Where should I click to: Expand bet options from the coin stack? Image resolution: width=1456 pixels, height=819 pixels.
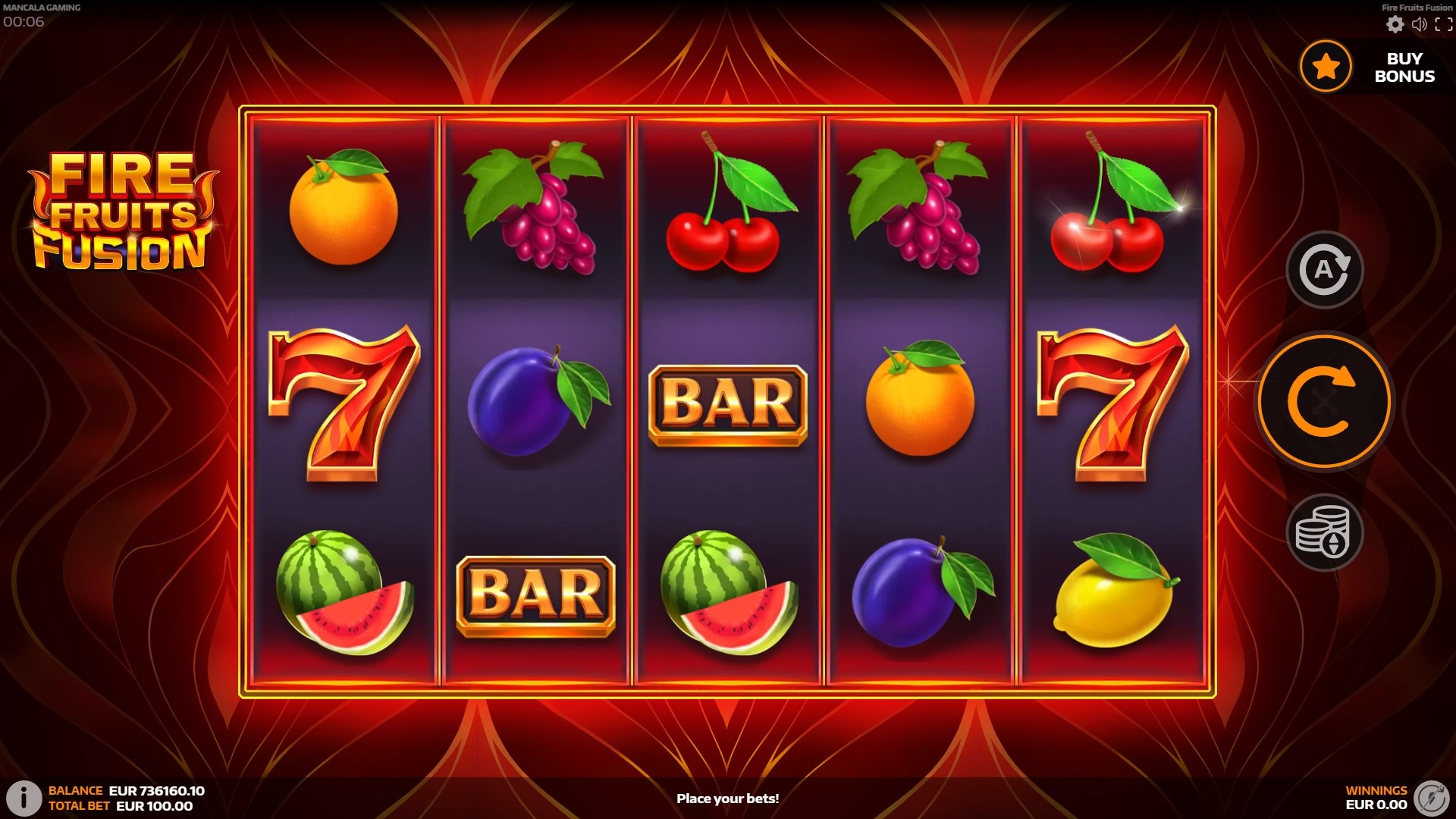coord(1325,532)
